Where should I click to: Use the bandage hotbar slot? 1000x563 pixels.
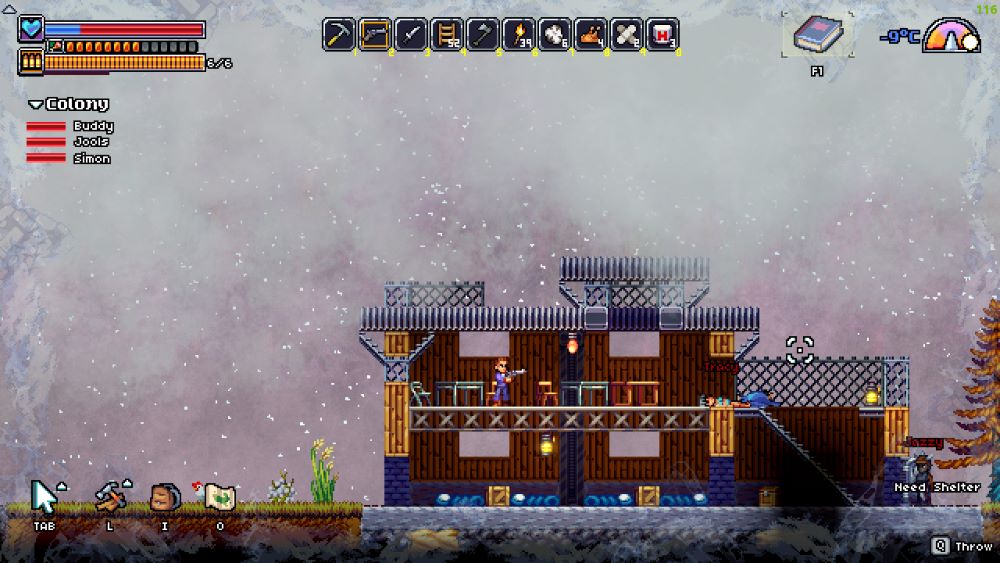[627, 34]
